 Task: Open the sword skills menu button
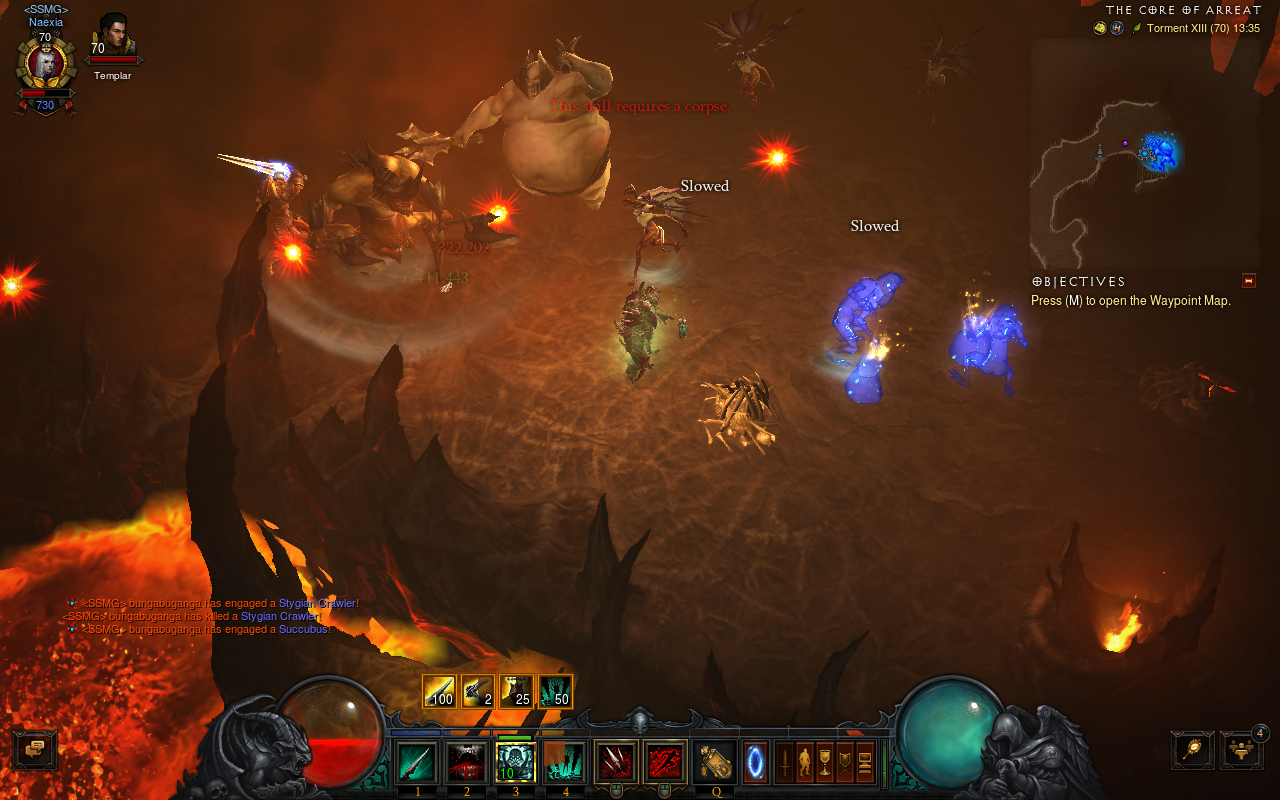[785, 762]
